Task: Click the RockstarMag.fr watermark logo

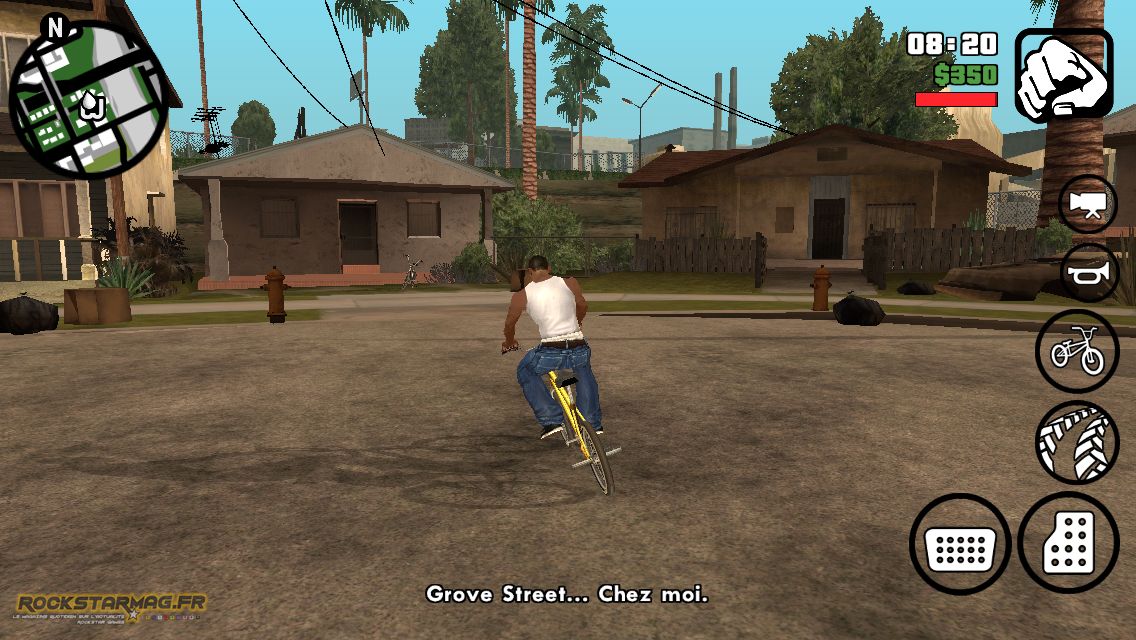Action: [110, 606]
